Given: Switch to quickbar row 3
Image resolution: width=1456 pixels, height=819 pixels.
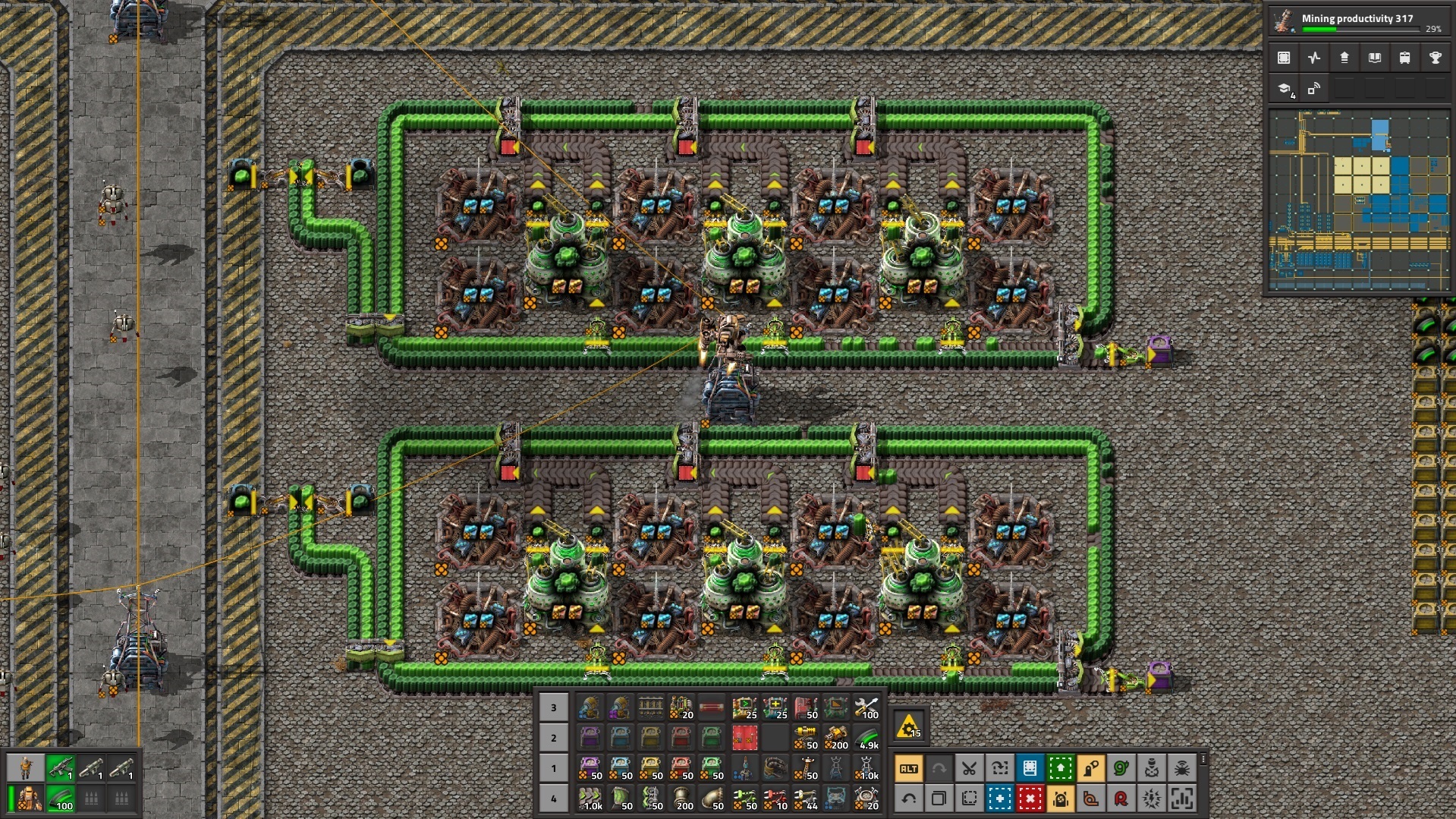Looking at the screenshot, I should coord(553,707).
